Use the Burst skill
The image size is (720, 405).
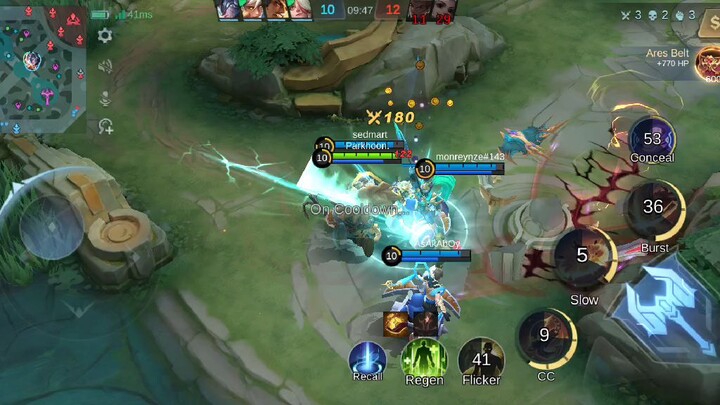click(x=653, y=207)
